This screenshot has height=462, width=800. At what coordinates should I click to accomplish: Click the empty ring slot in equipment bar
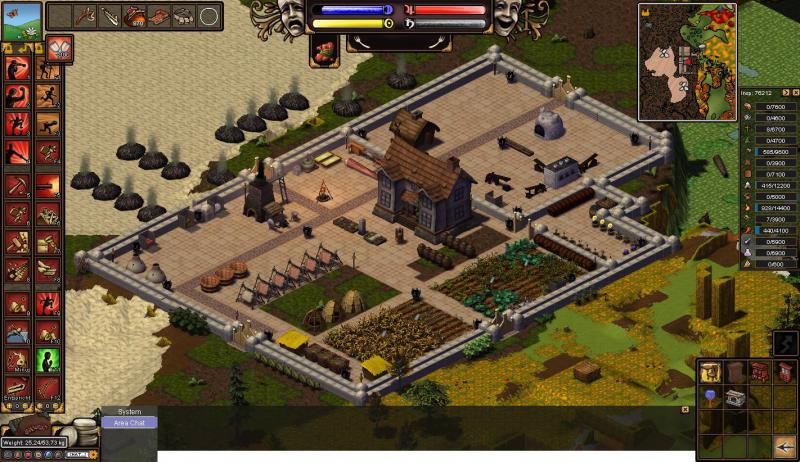pos(209,16)
